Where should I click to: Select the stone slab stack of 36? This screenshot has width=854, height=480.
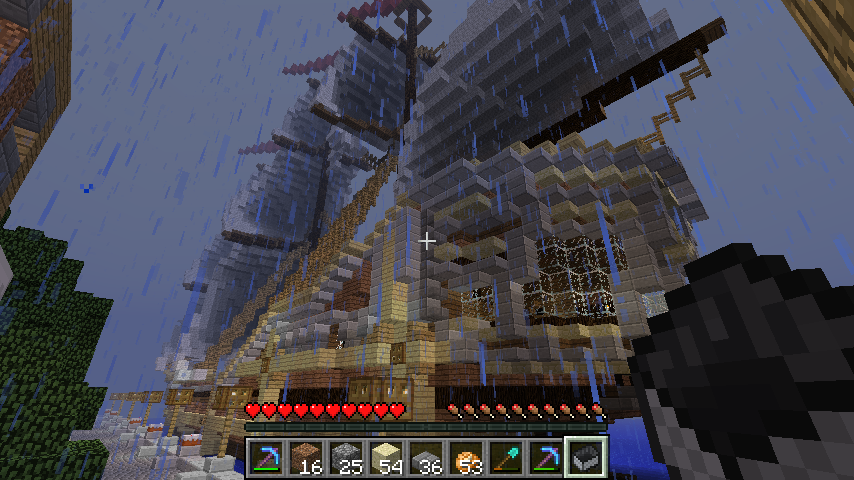426,458
